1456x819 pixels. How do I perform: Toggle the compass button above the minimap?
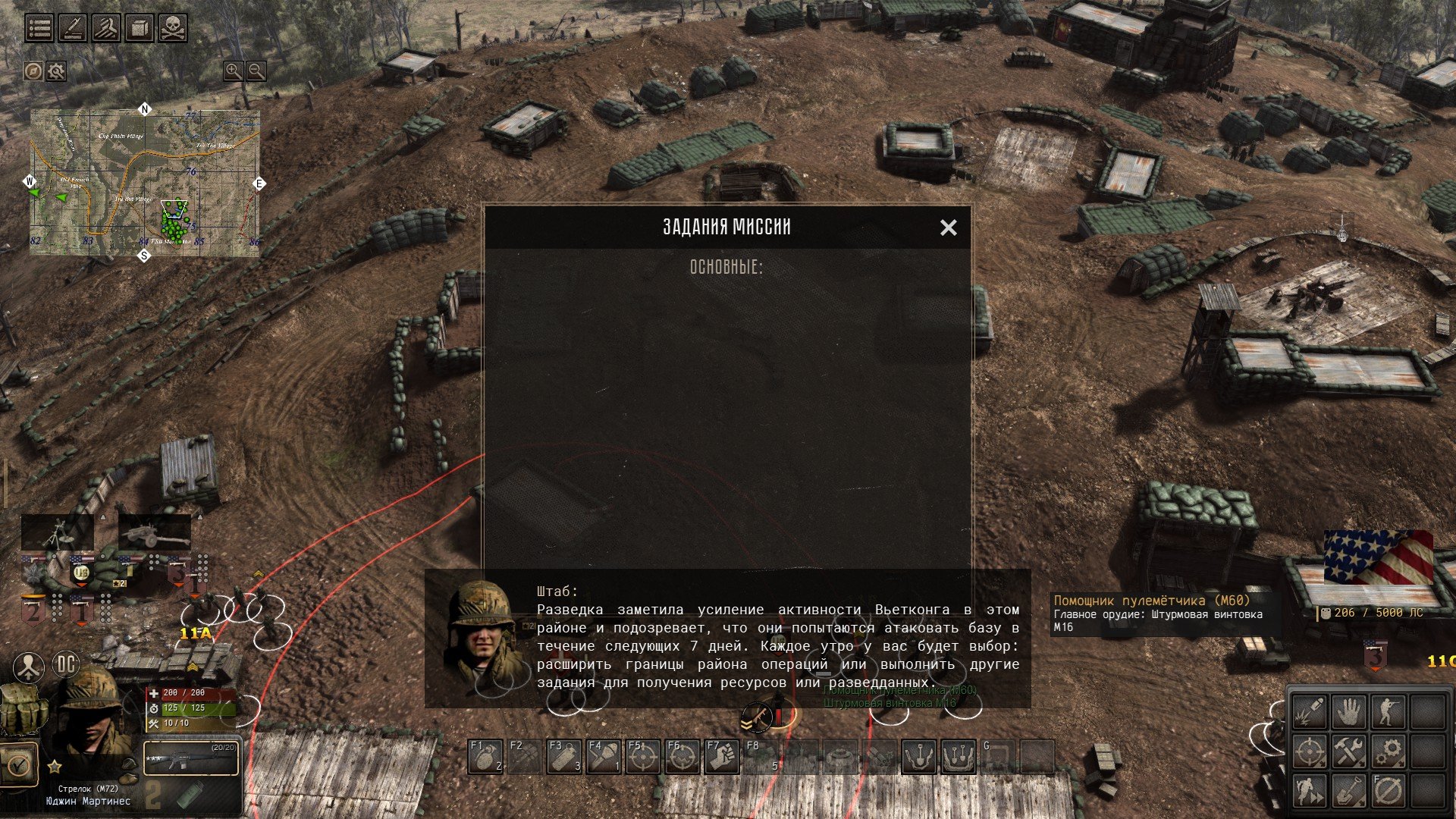point(33,71)
